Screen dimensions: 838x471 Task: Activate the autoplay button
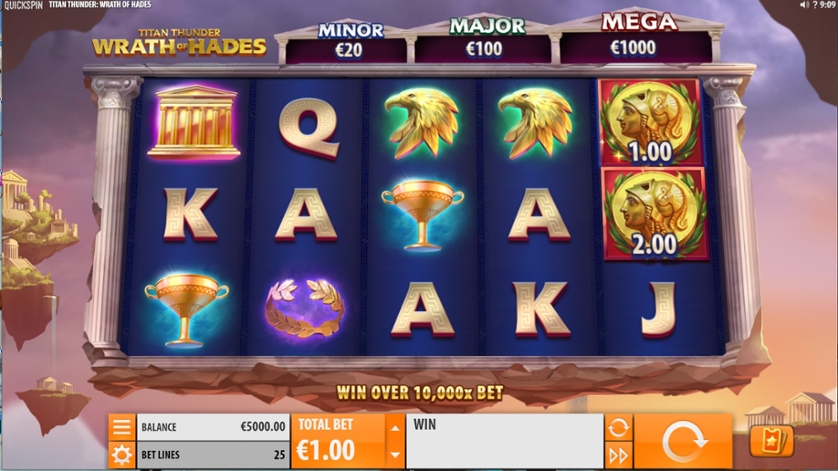(x=618, y=428)
